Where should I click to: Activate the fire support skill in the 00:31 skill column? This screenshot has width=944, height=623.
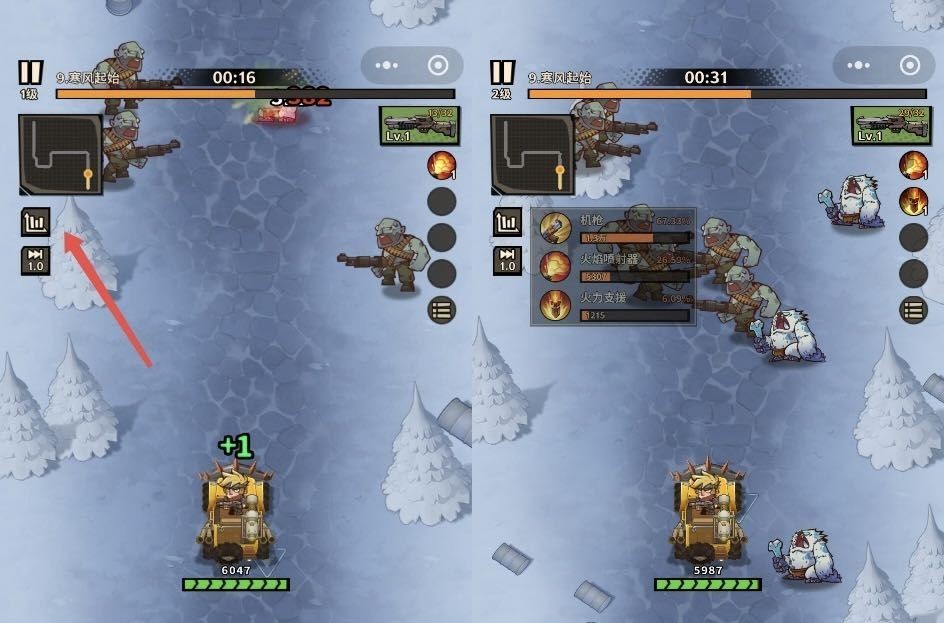913,201
